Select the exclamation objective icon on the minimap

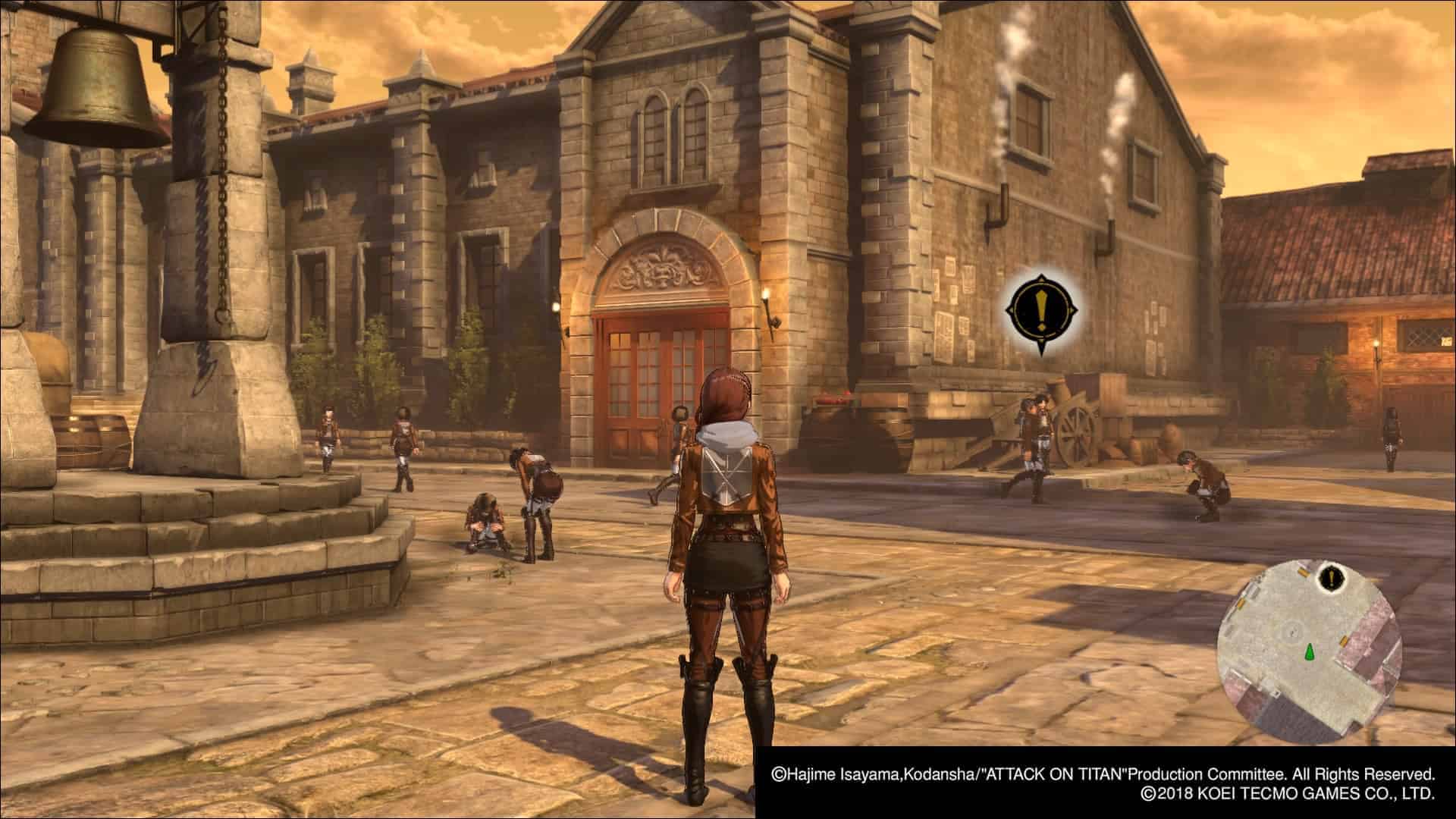pos(1331,579)
